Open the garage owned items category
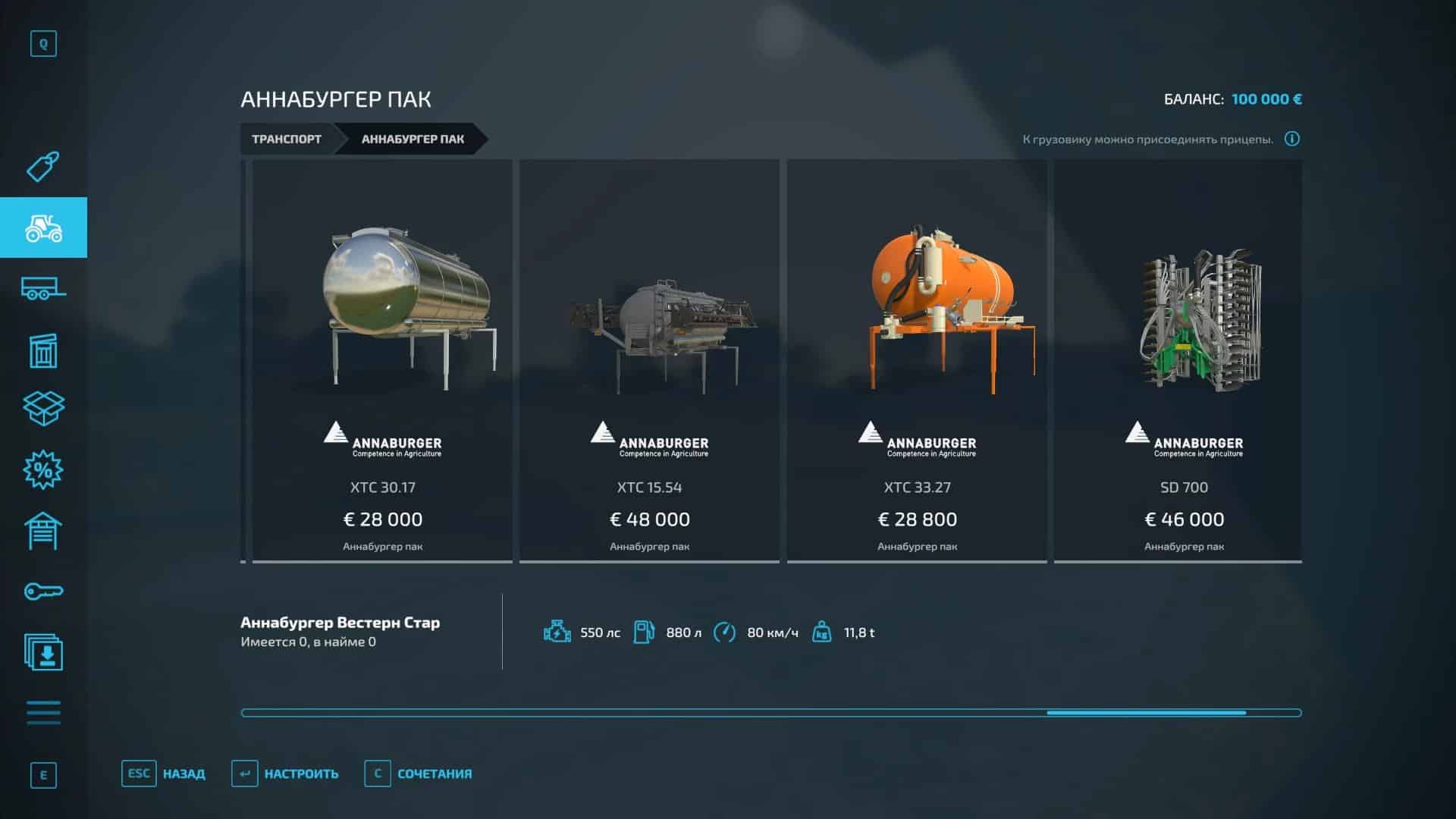Image resolution: width=1456 pixels, height=819 pixels. [x=43, y=531]
